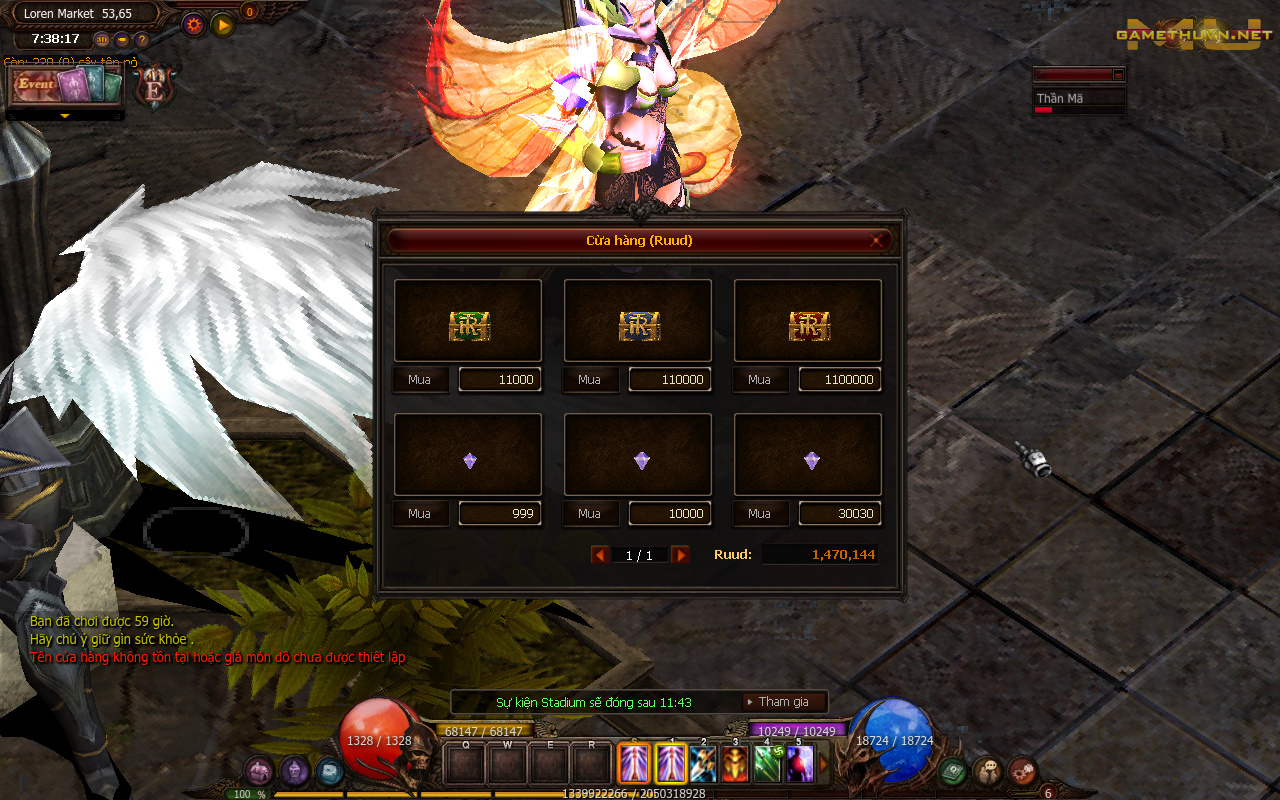Activate the skill in hotbar slot 3
The height and width of the screenshot is (800, 1280).
pyautogui.click(x=735, y=765)
